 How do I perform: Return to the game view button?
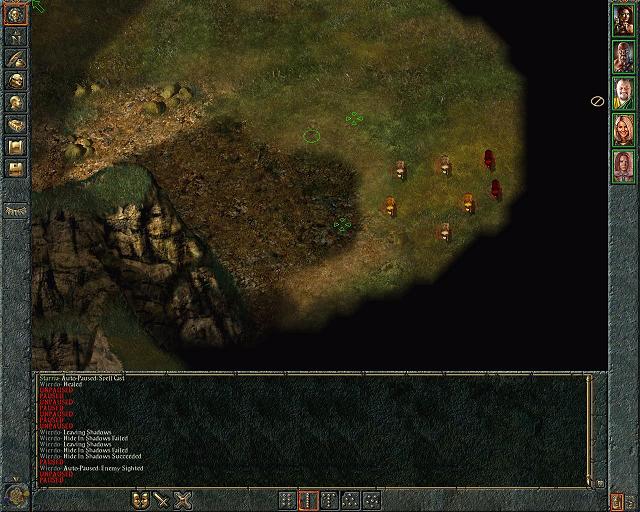click(x=16, y=15)
